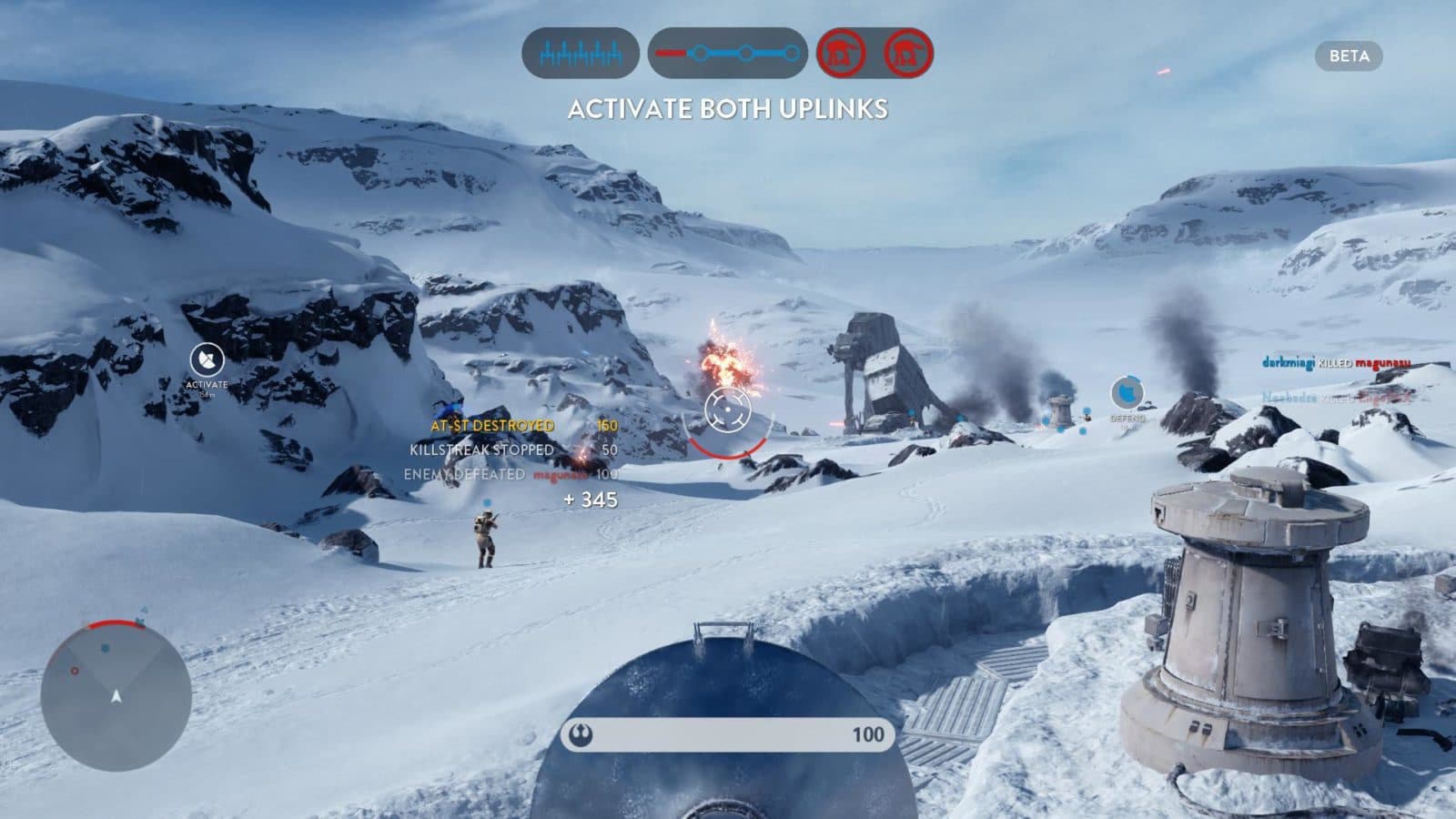Click the blue uplink signal indicator

(581, 53)
